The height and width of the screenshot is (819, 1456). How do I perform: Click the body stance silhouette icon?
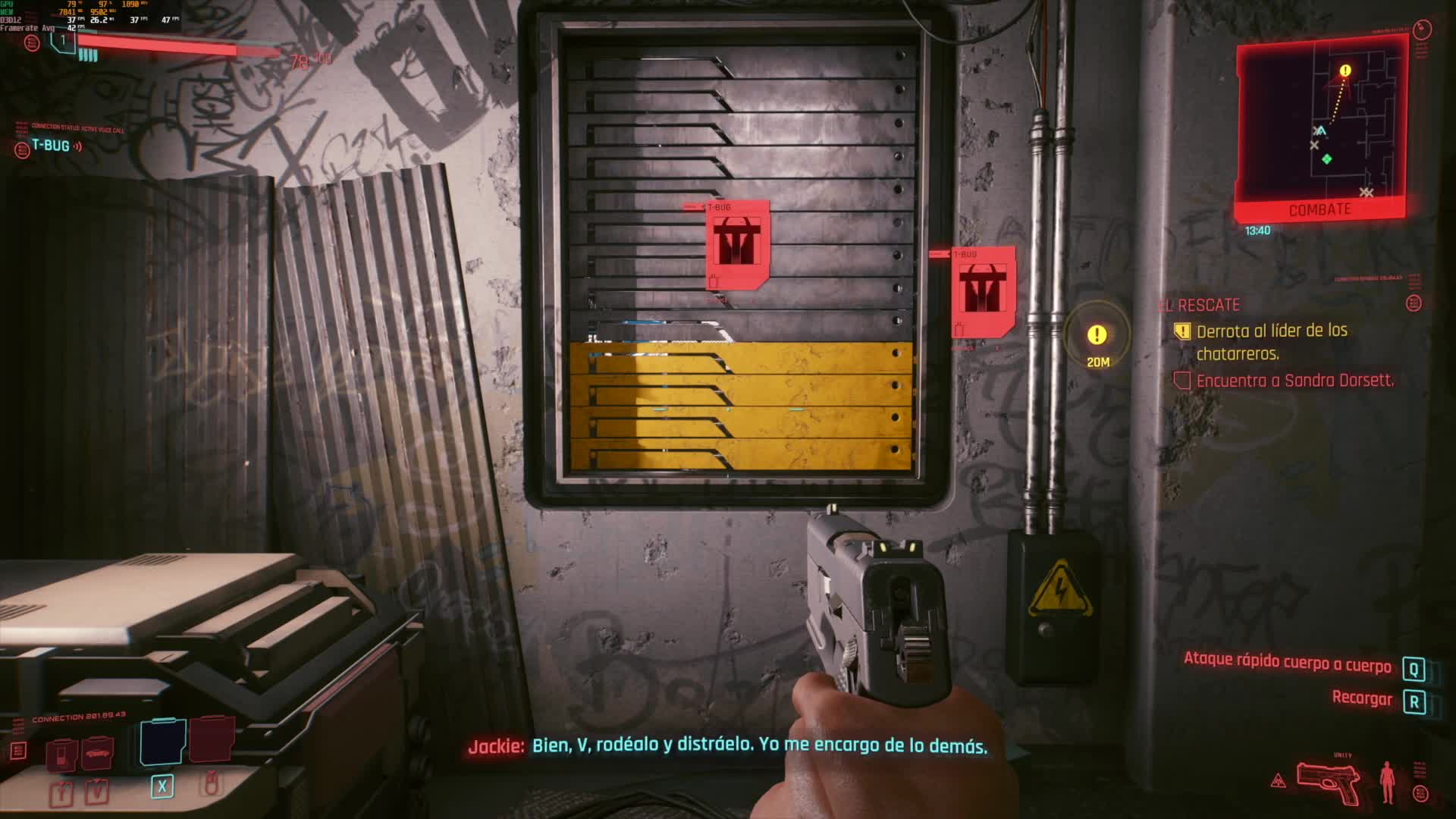(1387, 783)
